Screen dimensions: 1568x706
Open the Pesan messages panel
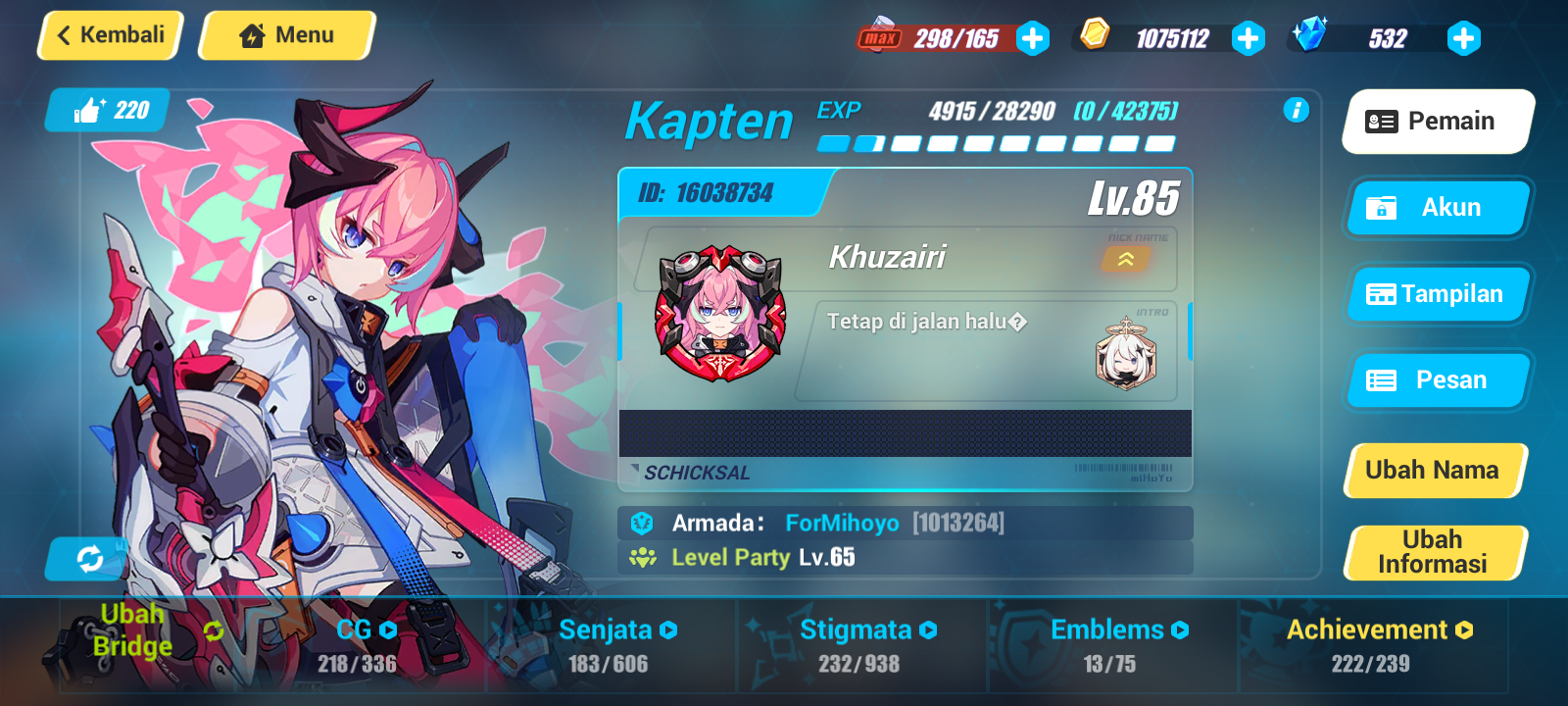click(1437, 379)
